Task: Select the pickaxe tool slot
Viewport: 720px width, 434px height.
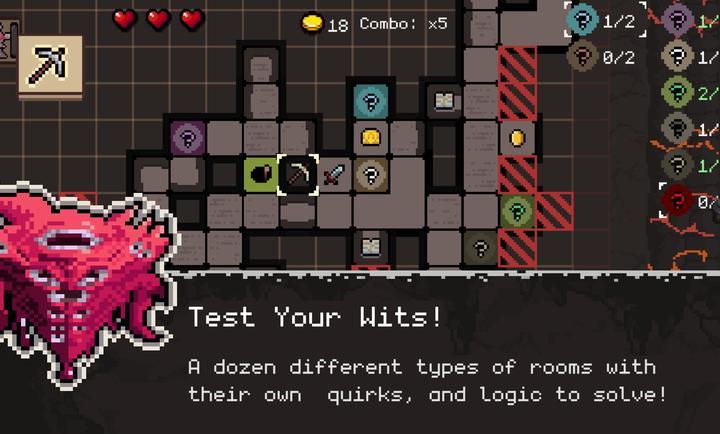Action: tap(50, 67)
